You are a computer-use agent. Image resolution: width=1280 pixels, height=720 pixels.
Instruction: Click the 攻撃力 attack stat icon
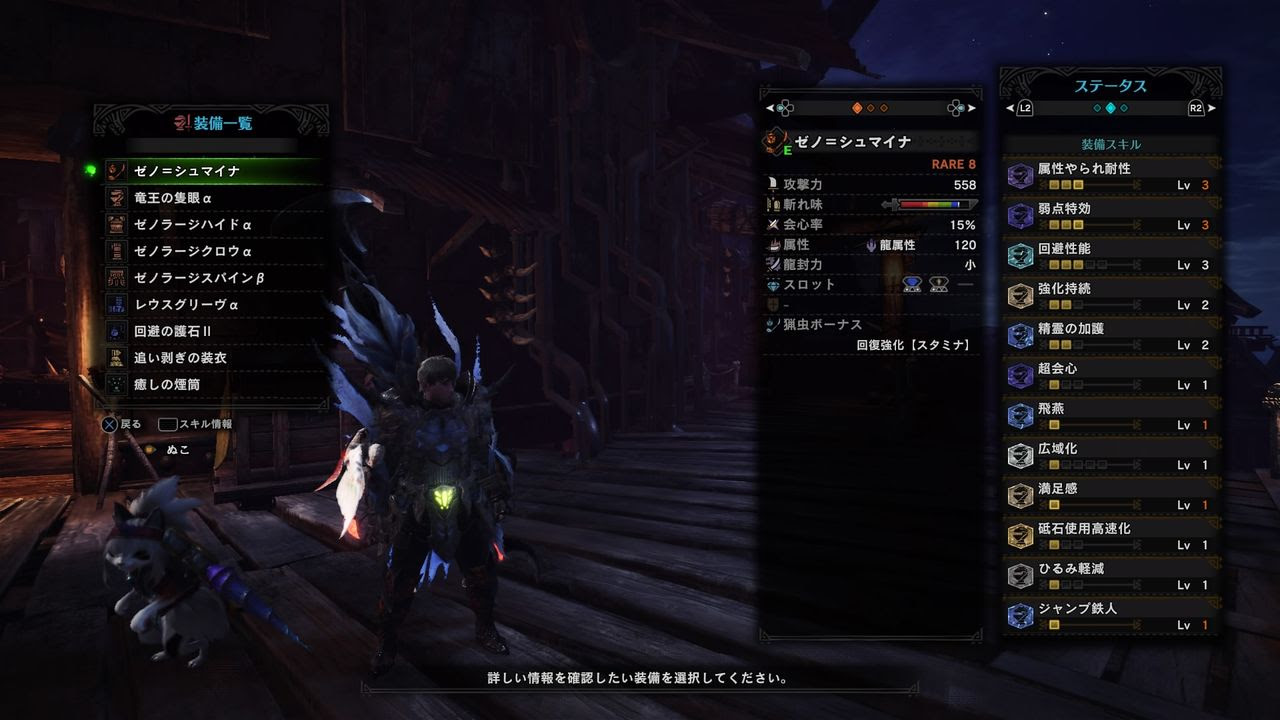click(x=772, y=185)
